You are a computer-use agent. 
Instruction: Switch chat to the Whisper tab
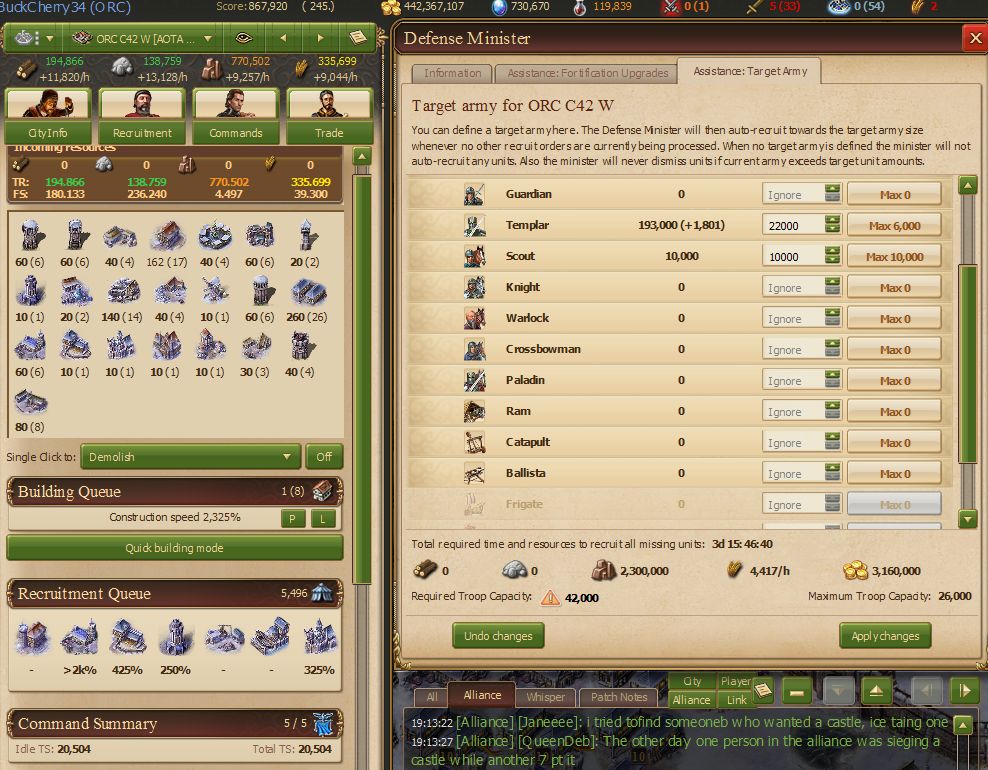545,697
